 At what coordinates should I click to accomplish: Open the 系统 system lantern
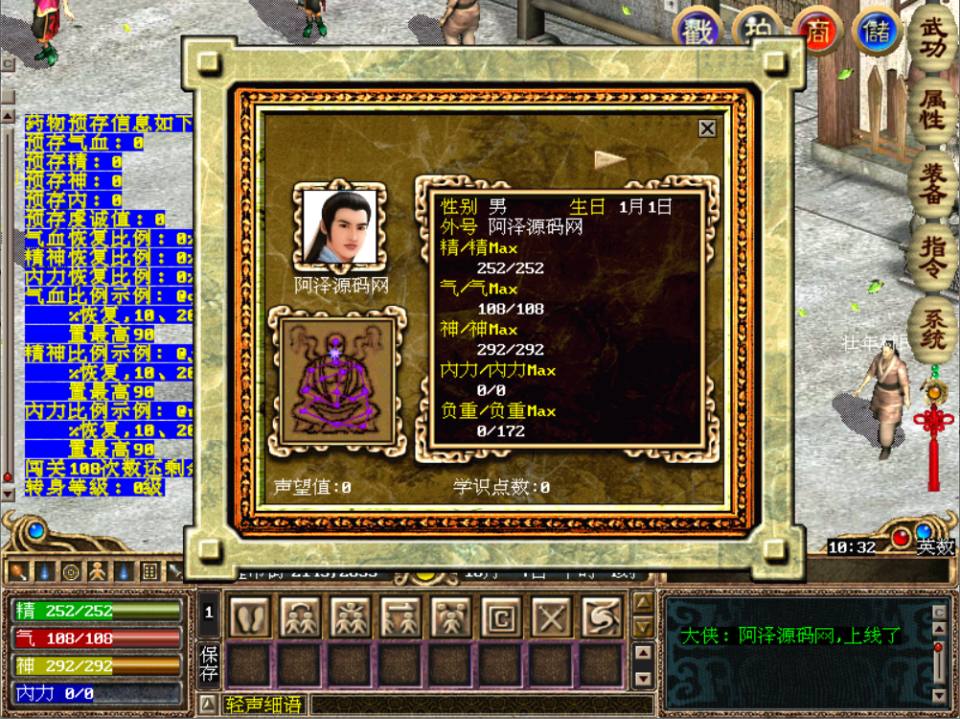[932, 328]
